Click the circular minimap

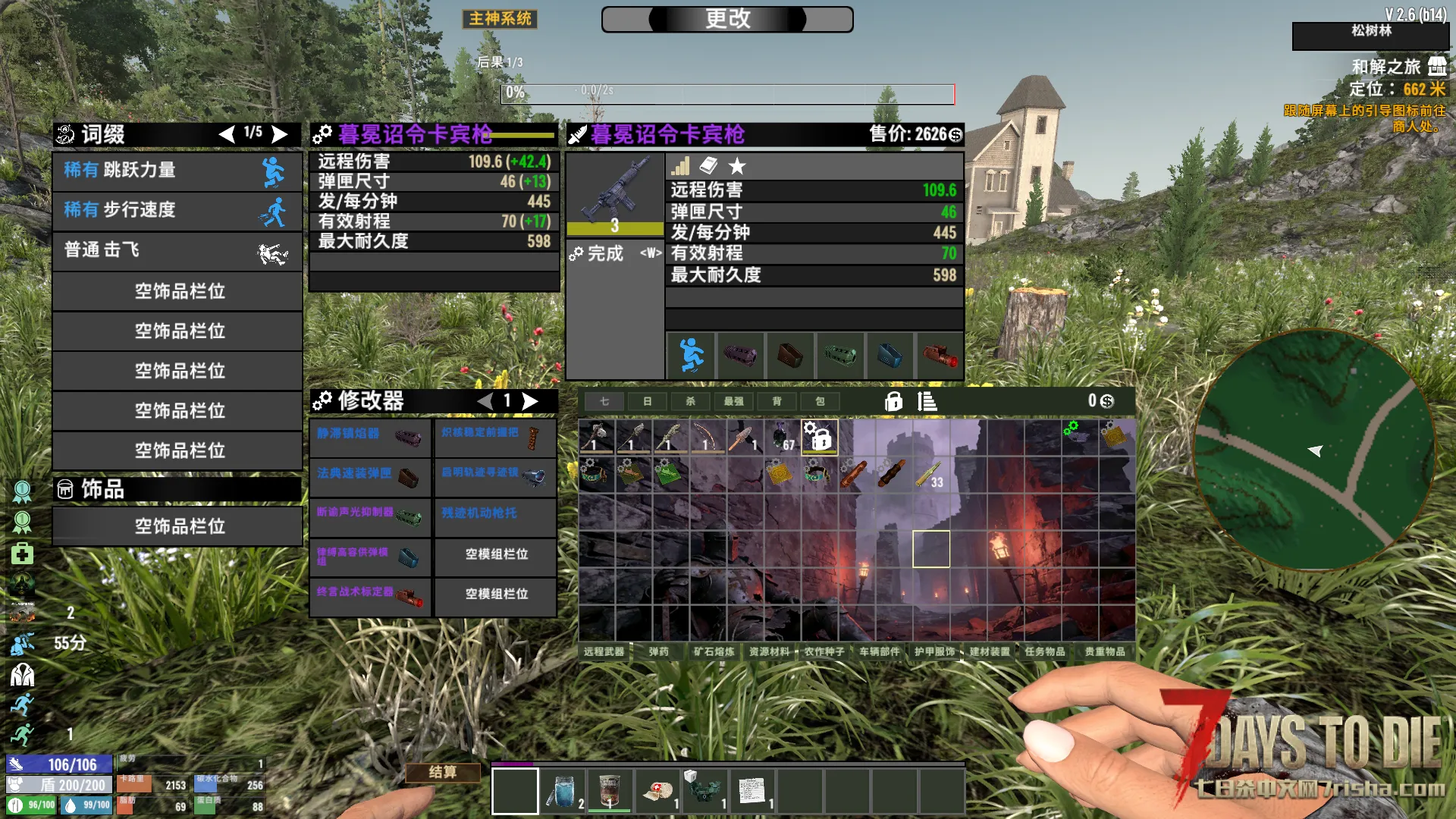coord(1313,450)
